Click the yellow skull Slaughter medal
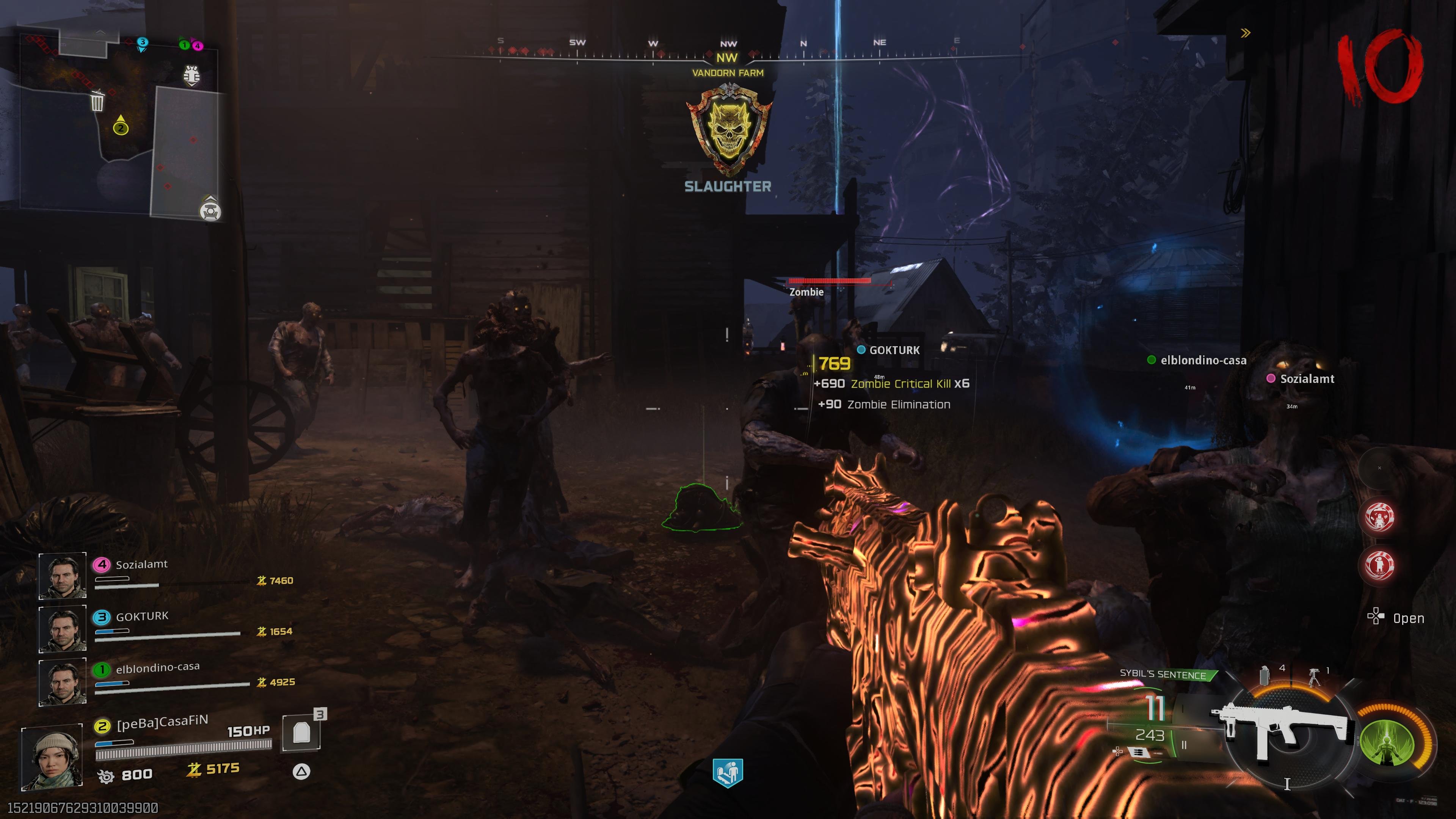The image size is (1456, 819). 728,130
